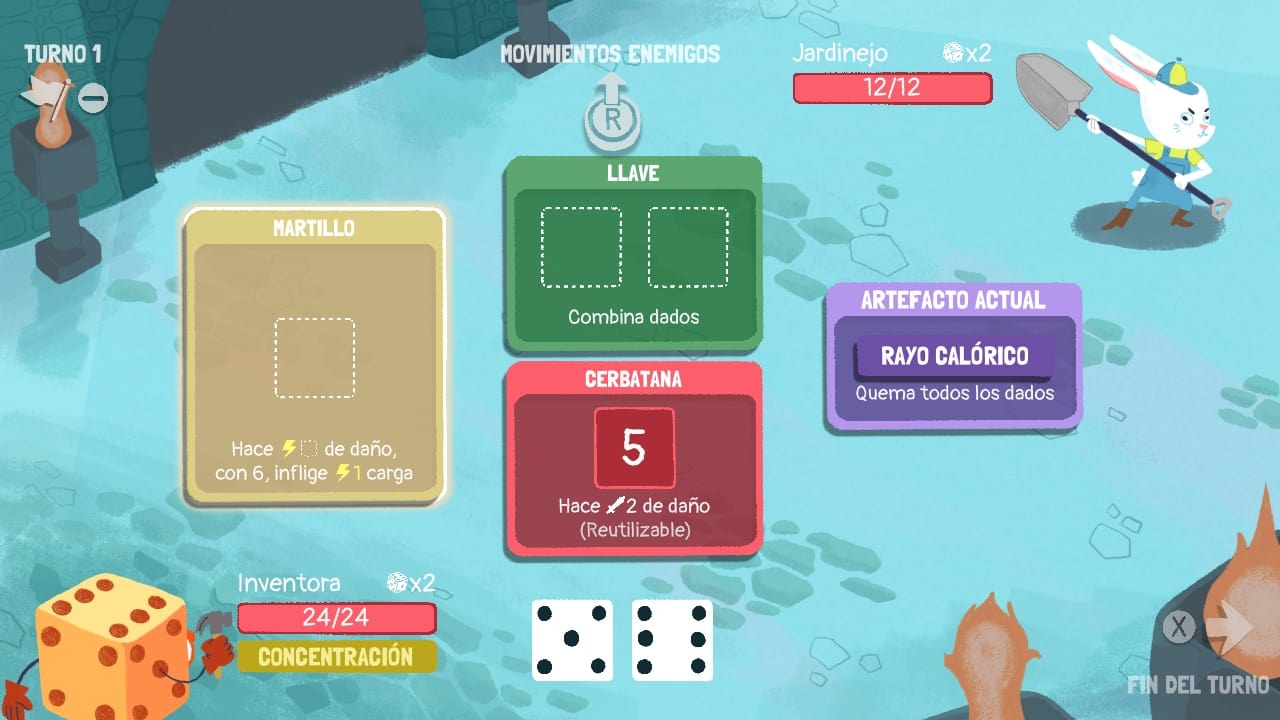Click the minus icon beside the axe
The height and width of the screenshot is (720, 1280).
[x=95, y=99]
